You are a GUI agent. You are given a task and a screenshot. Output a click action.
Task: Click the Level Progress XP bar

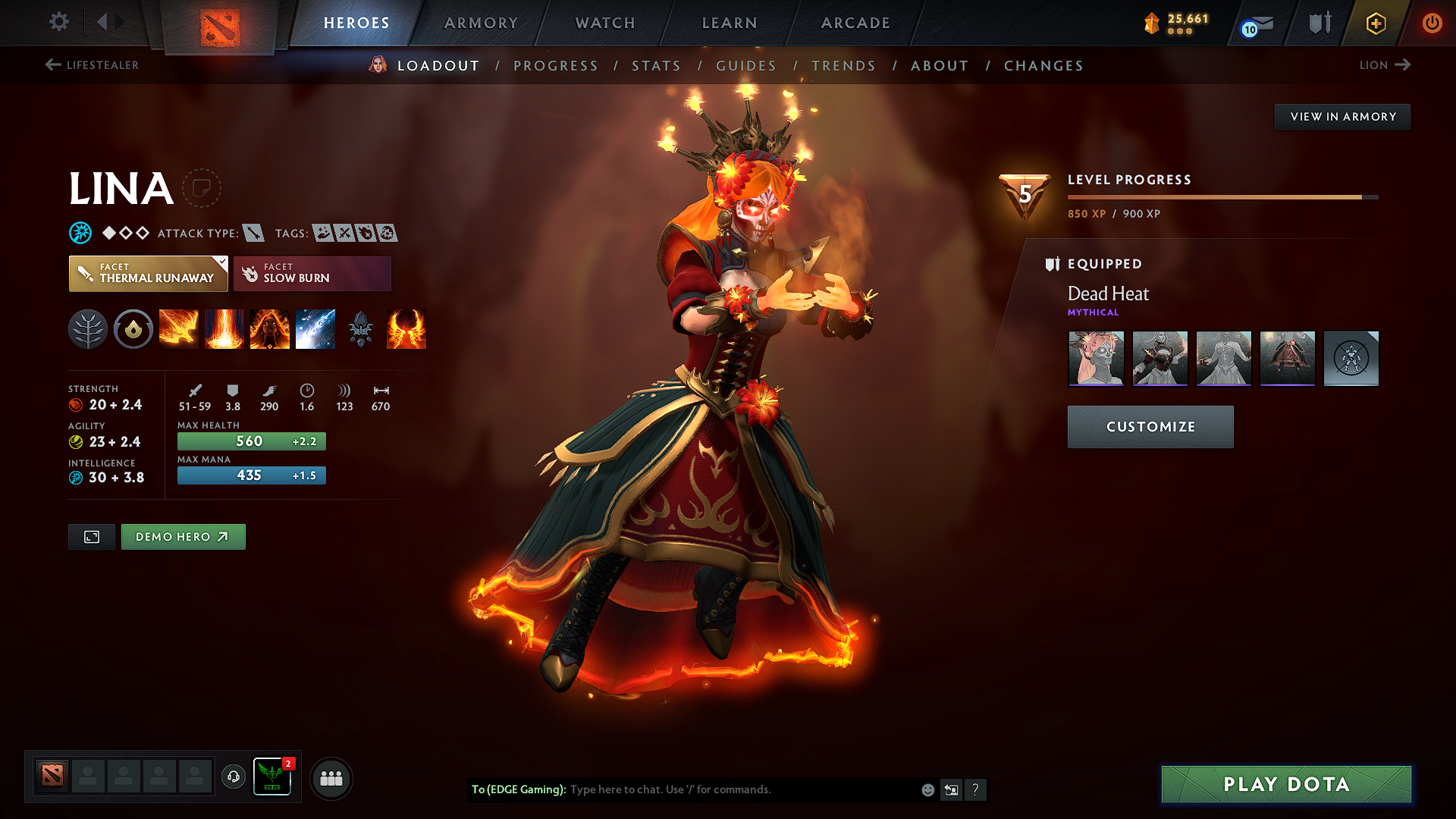pyautogui.click(x=1221, y=196)
